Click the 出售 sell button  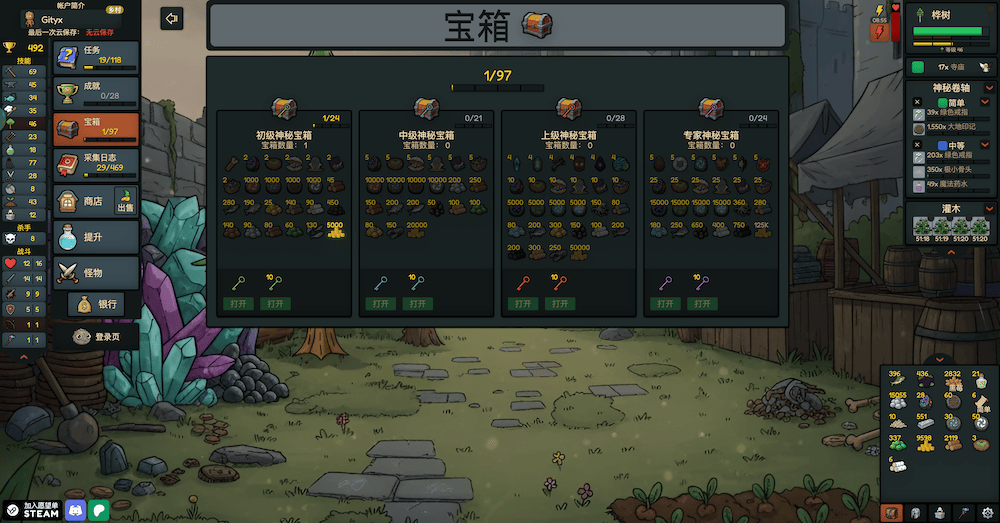coord(126,203)
